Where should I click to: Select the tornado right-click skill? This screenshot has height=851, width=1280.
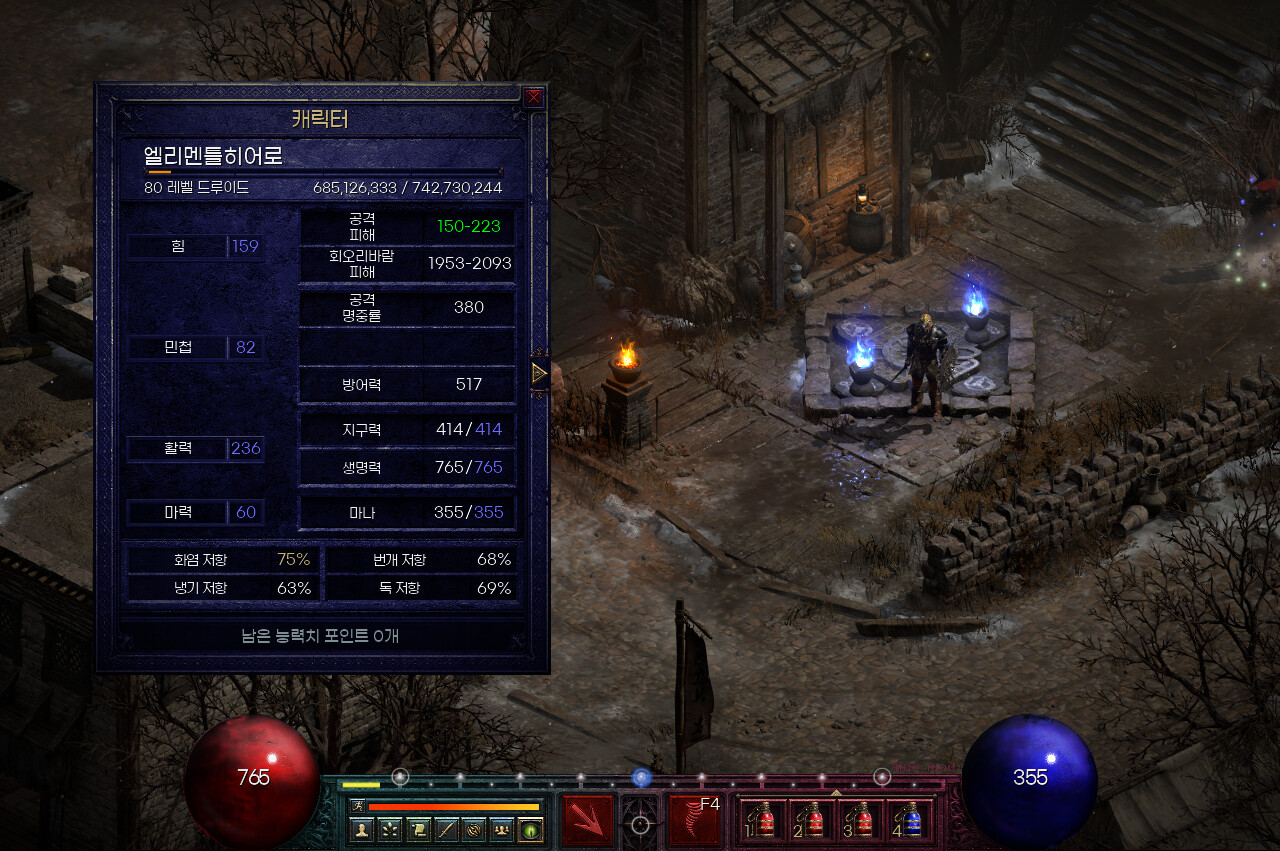695,820
